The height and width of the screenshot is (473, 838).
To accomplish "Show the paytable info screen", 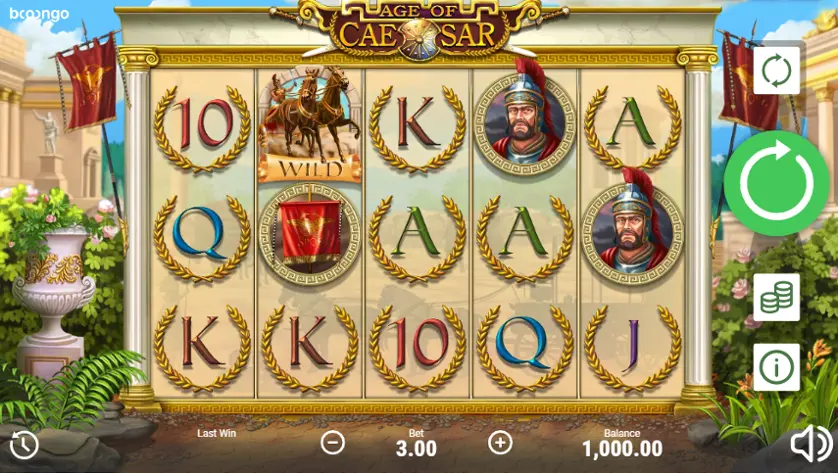I will pos(776,367).
